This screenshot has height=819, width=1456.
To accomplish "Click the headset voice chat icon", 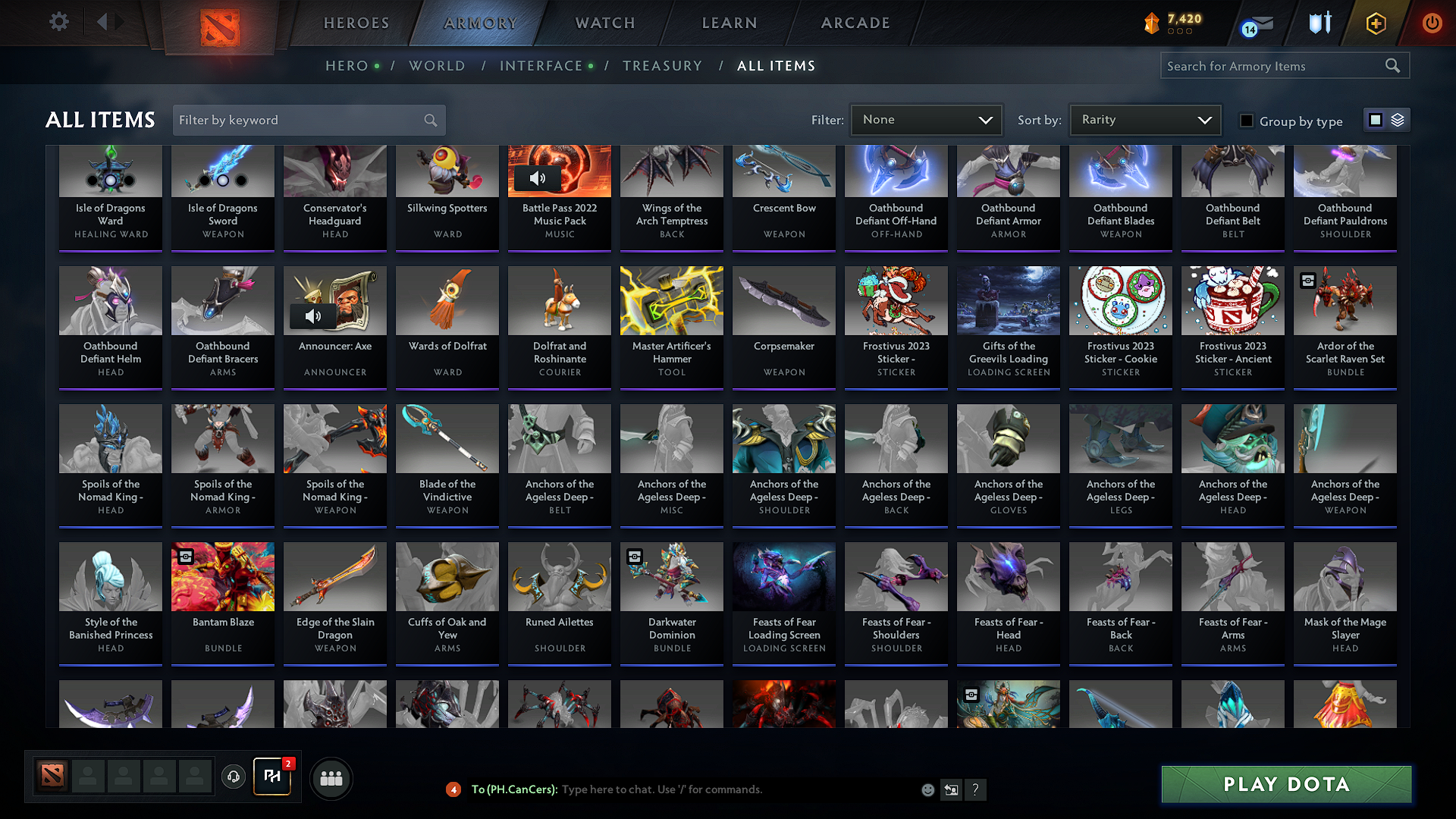I will point(234,778).
